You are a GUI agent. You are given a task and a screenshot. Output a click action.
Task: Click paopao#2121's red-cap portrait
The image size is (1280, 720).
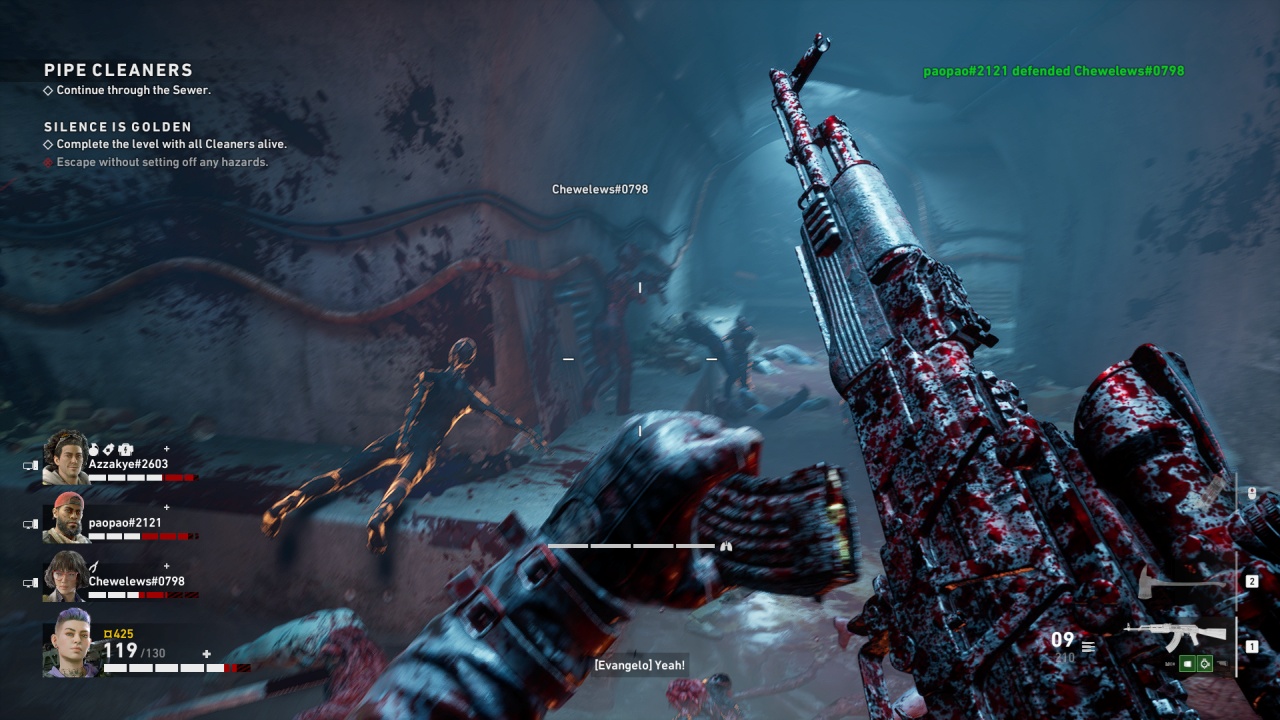coord(66,517)
